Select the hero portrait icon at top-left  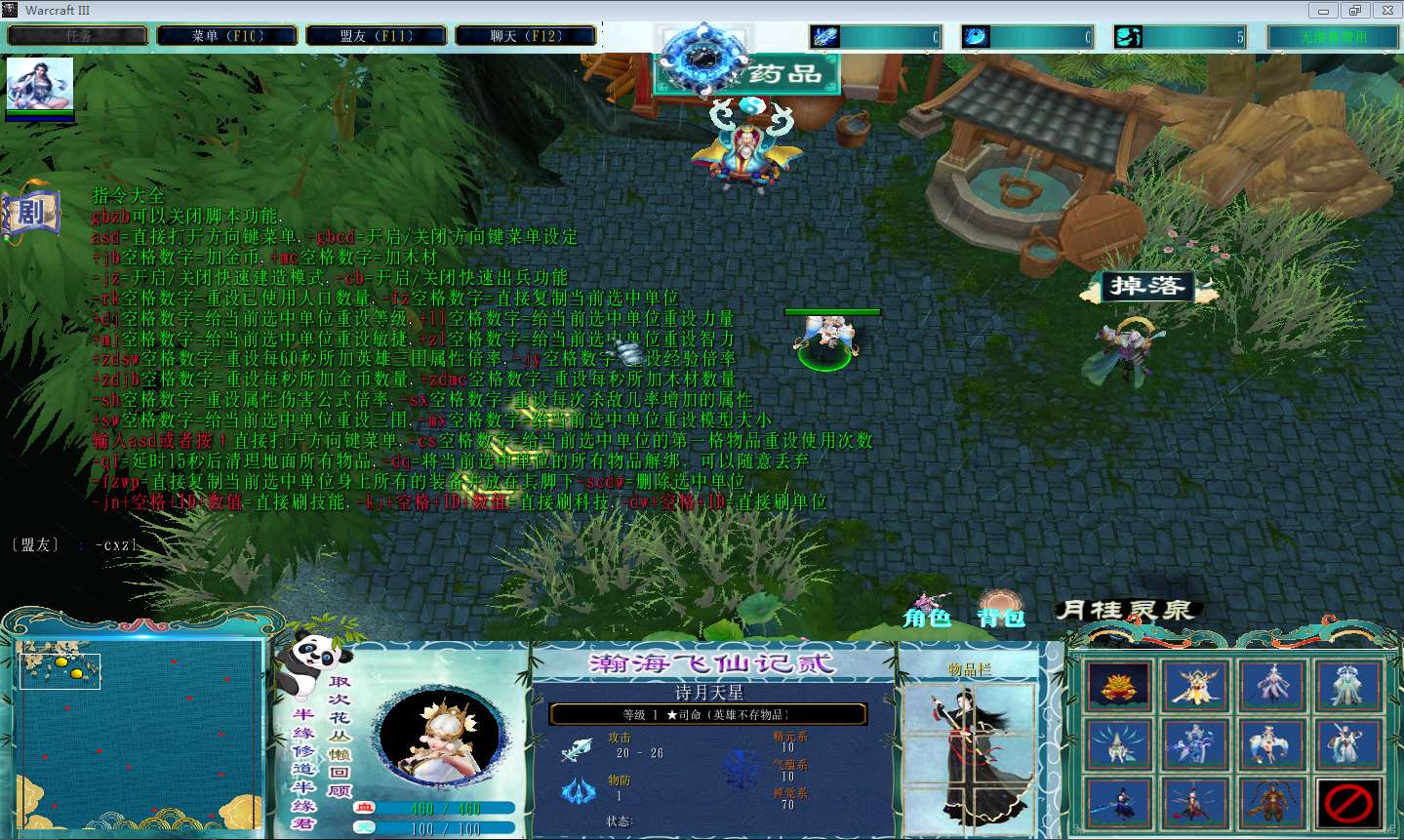(x=40, y=85)
